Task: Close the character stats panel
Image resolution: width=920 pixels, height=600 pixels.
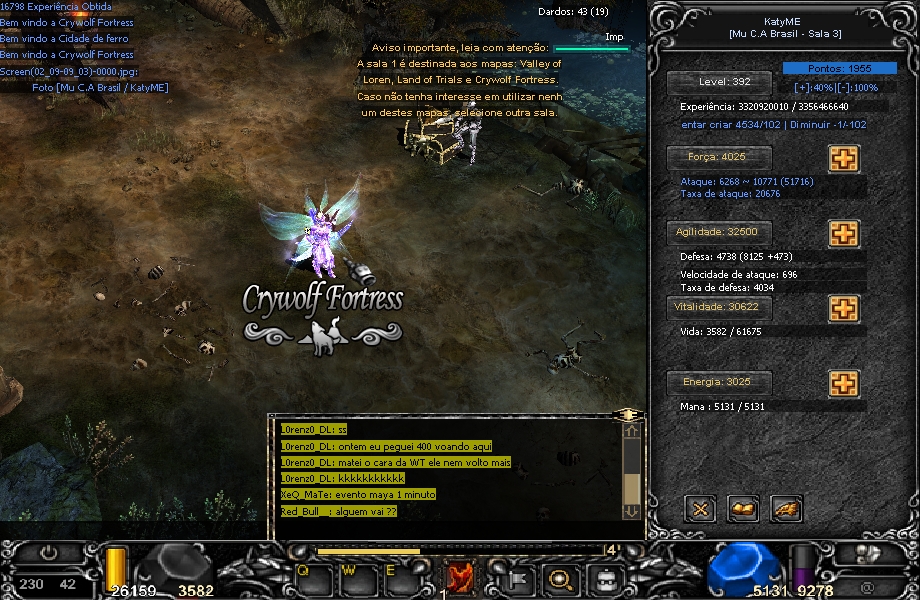Action: coord(700,509)
